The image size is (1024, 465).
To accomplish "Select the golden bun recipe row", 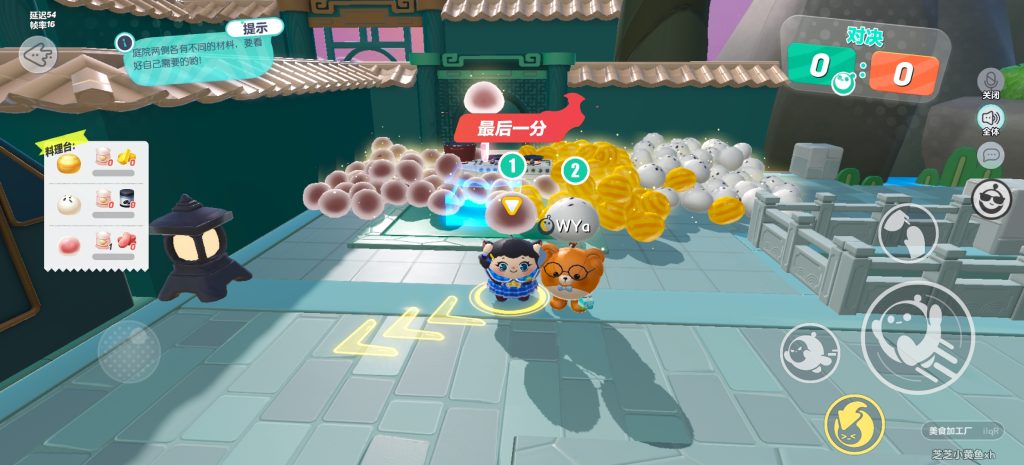I will click(97, 159).
